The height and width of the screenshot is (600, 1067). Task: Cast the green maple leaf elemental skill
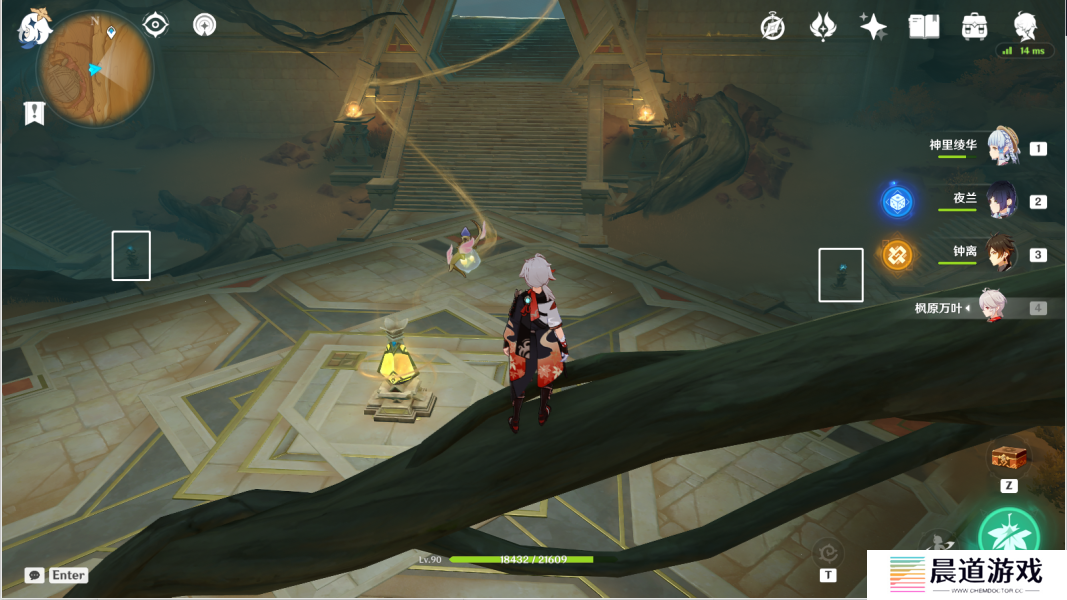click(x=1008, y=535)
